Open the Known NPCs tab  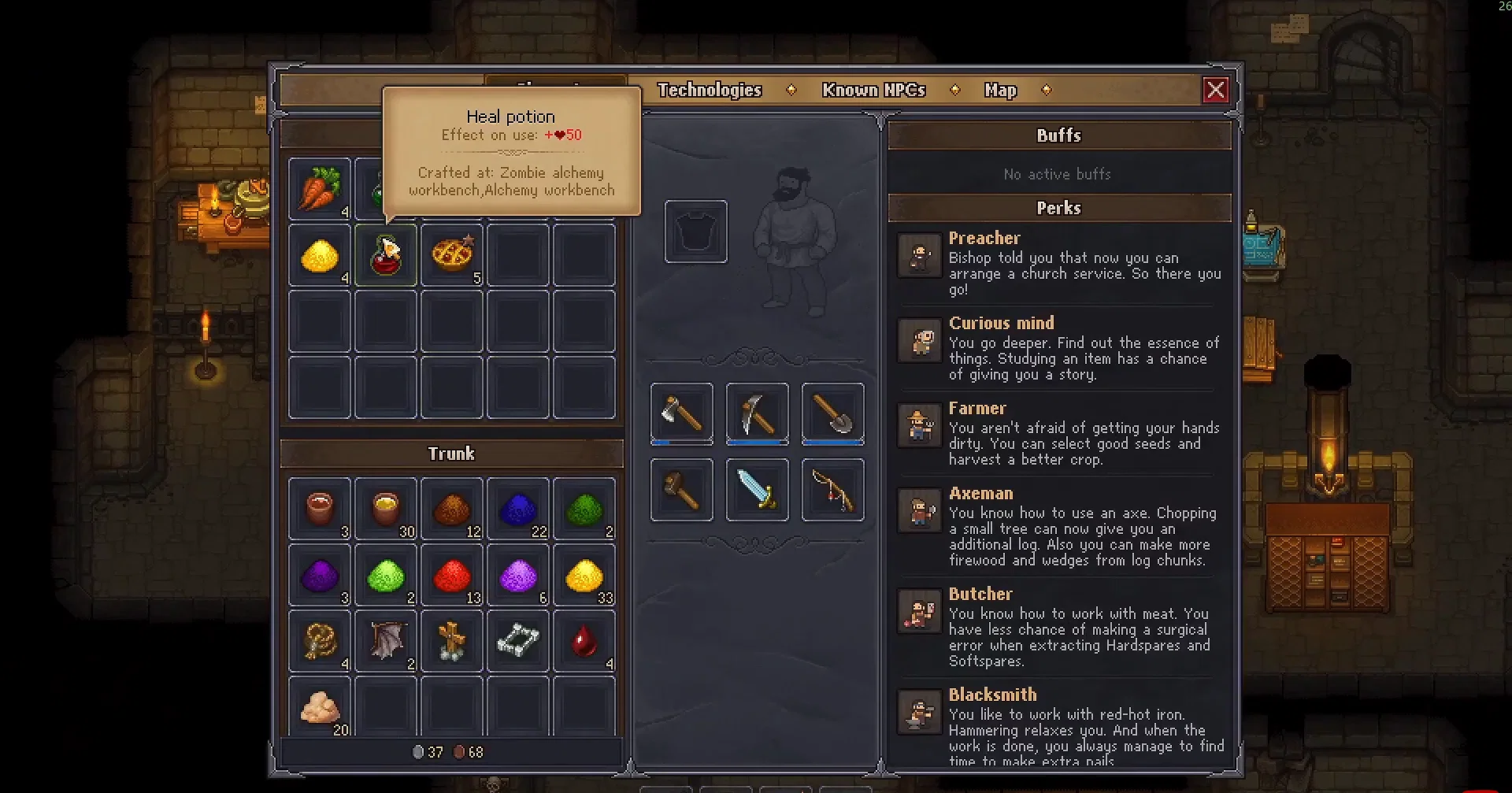pyautogui.click(x=873, y=90)
